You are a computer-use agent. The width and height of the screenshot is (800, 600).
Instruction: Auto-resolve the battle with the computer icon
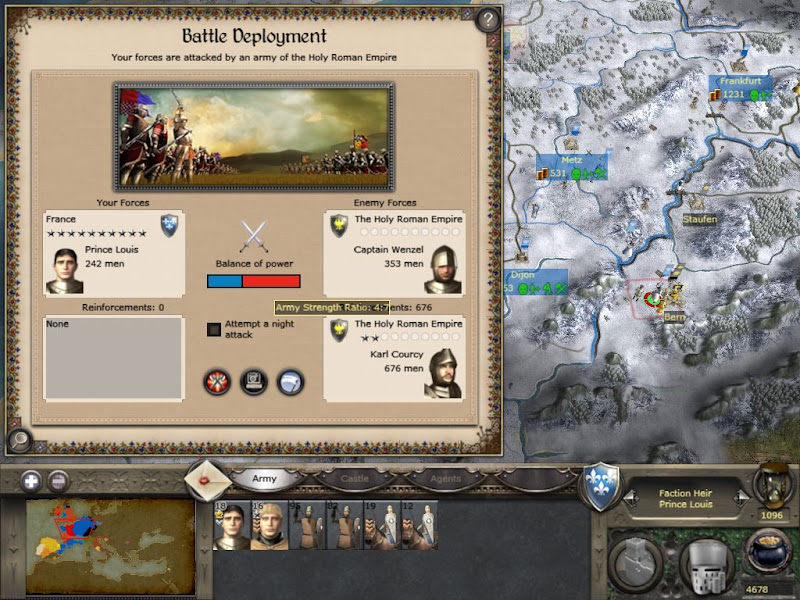pos(254,382)
